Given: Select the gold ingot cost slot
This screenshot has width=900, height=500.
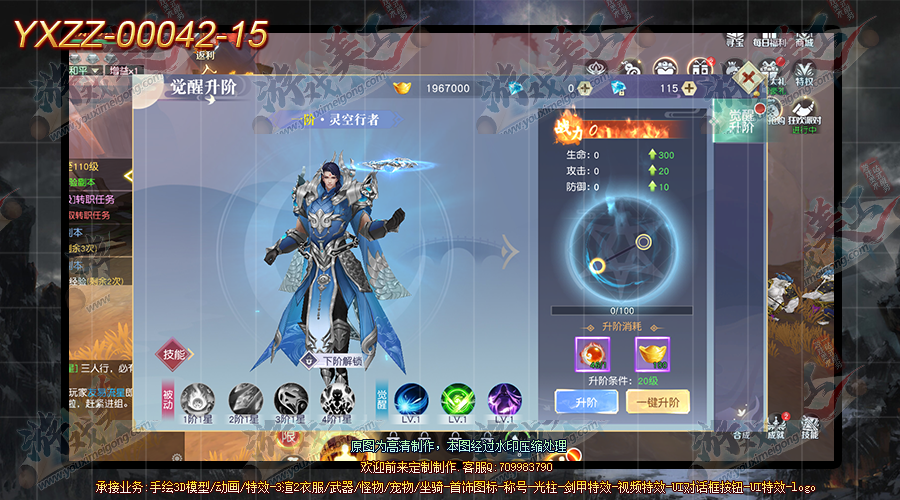Looking at the screenshot, I should pyautogui.click(x=652, y=353).
